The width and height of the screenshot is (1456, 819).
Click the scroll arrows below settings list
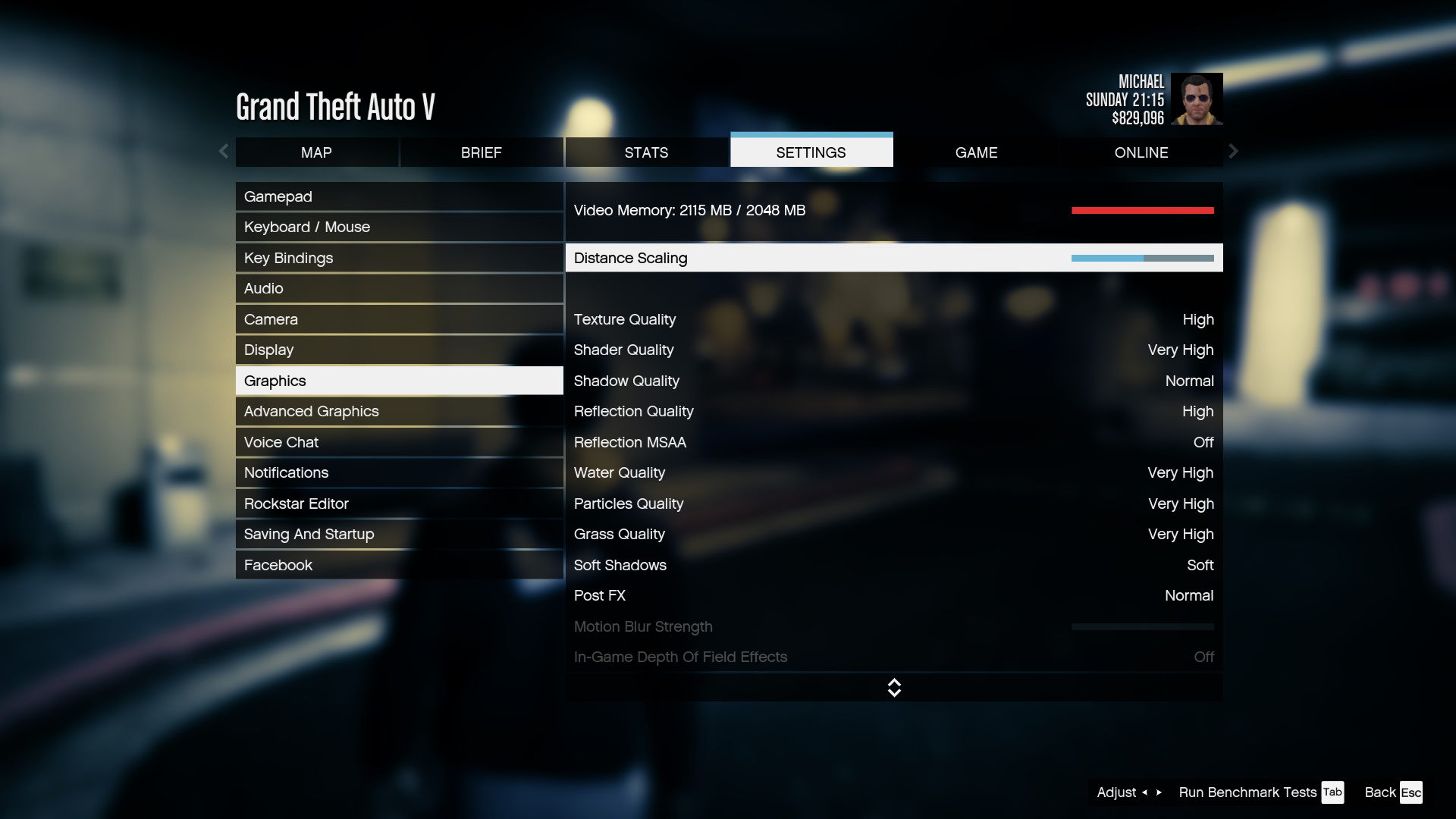coord(894,688)
